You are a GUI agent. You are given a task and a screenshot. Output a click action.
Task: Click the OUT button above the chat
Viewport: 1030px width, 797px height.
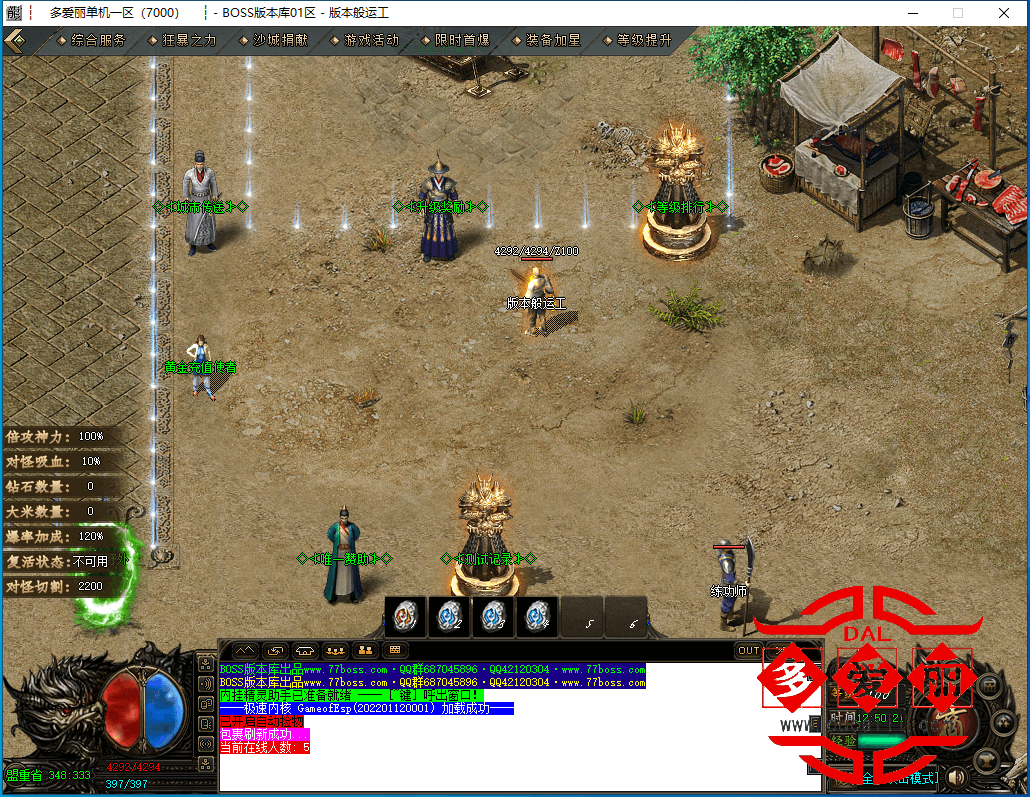[x=749, y=651]
